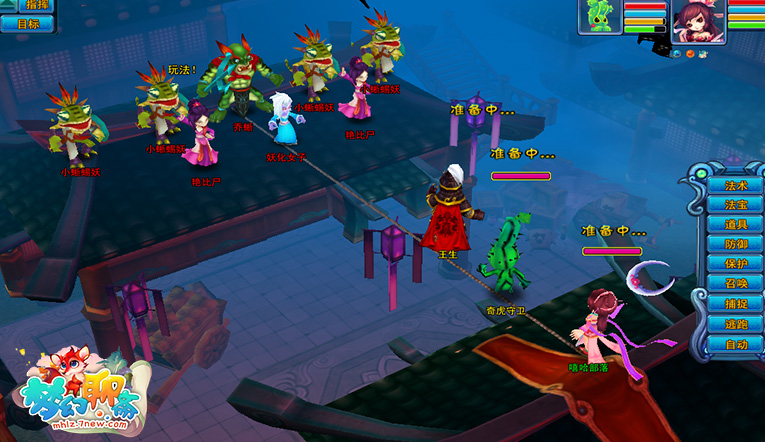Select the green cactus pet portrait

[x=600, y=17]
